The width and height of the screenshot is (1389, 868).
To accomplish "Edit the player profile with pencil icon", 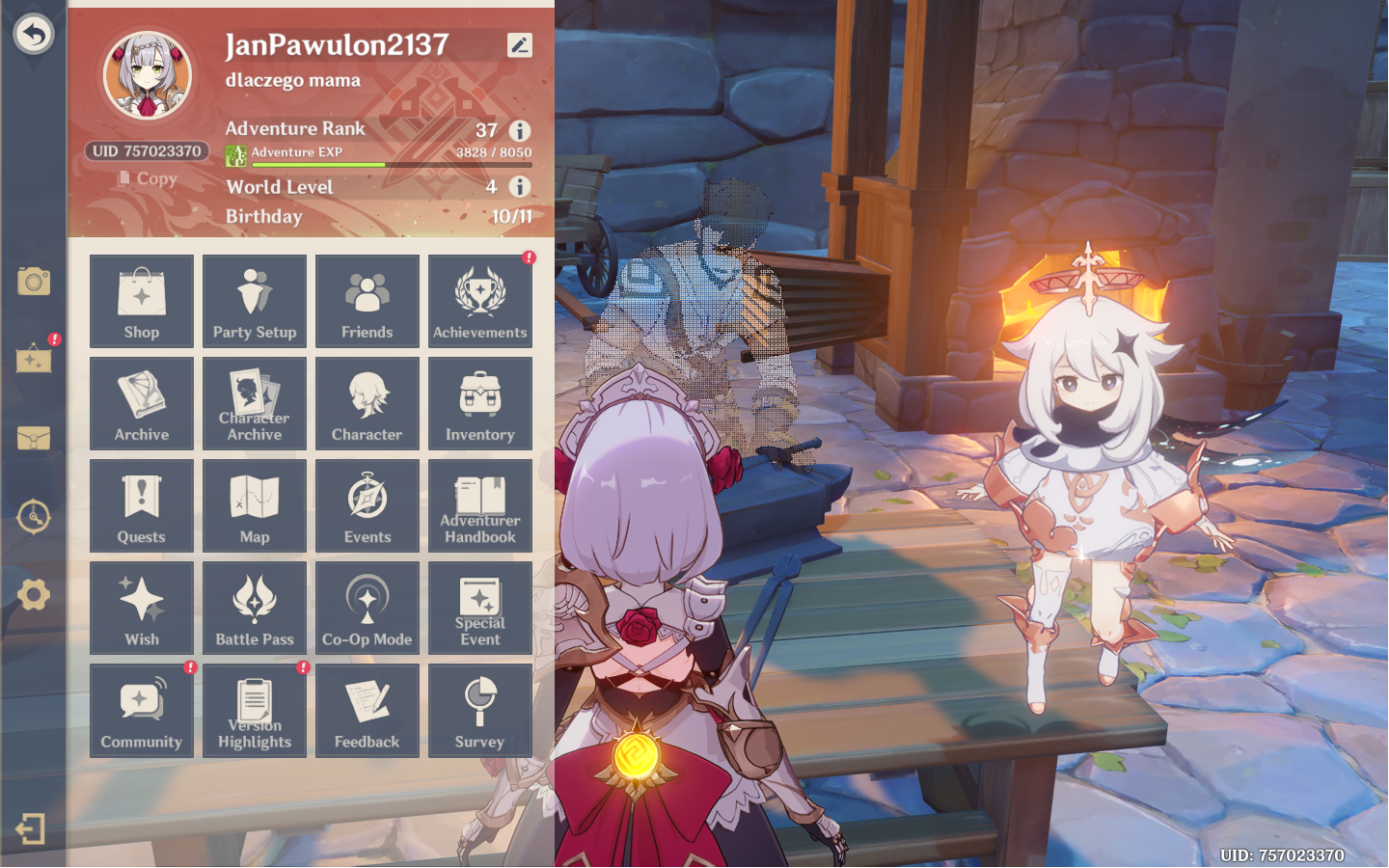I will point(519,45).
